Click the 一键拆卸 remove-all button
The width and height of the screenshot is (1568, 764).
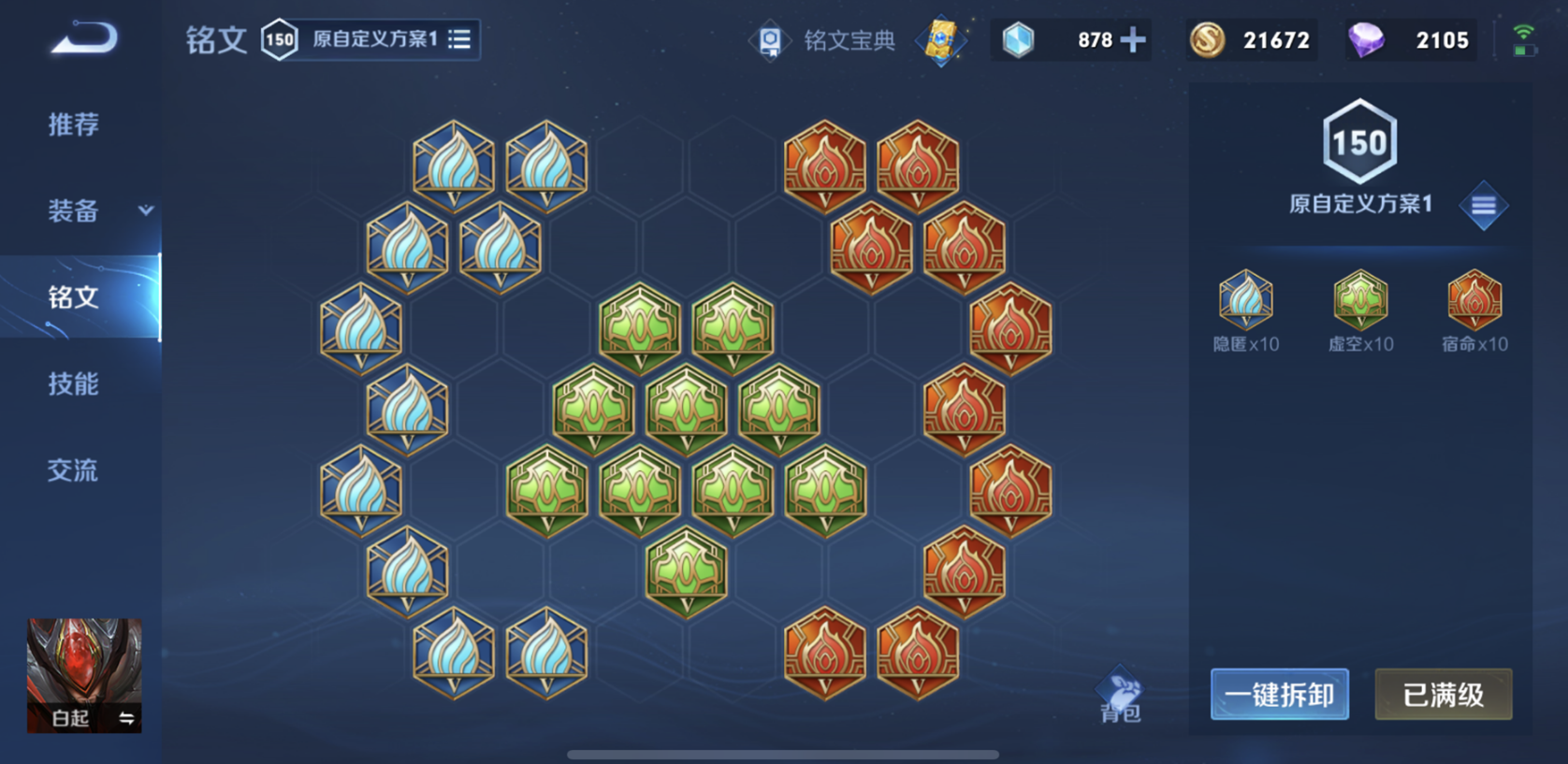pos(1279,695)
